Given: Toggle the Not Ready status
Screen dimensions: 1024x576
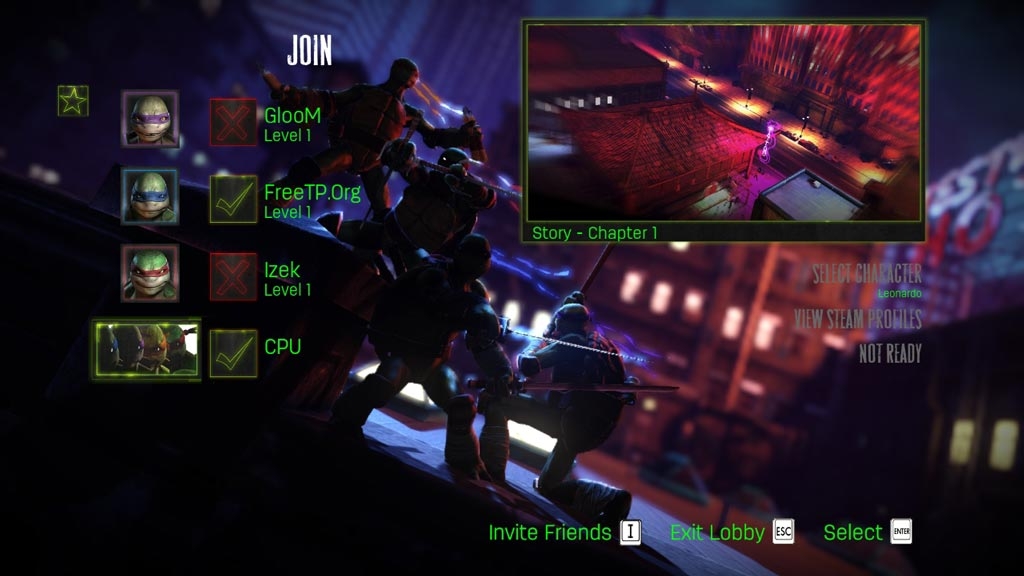Looking at the screenshot, I should [889, 353].
